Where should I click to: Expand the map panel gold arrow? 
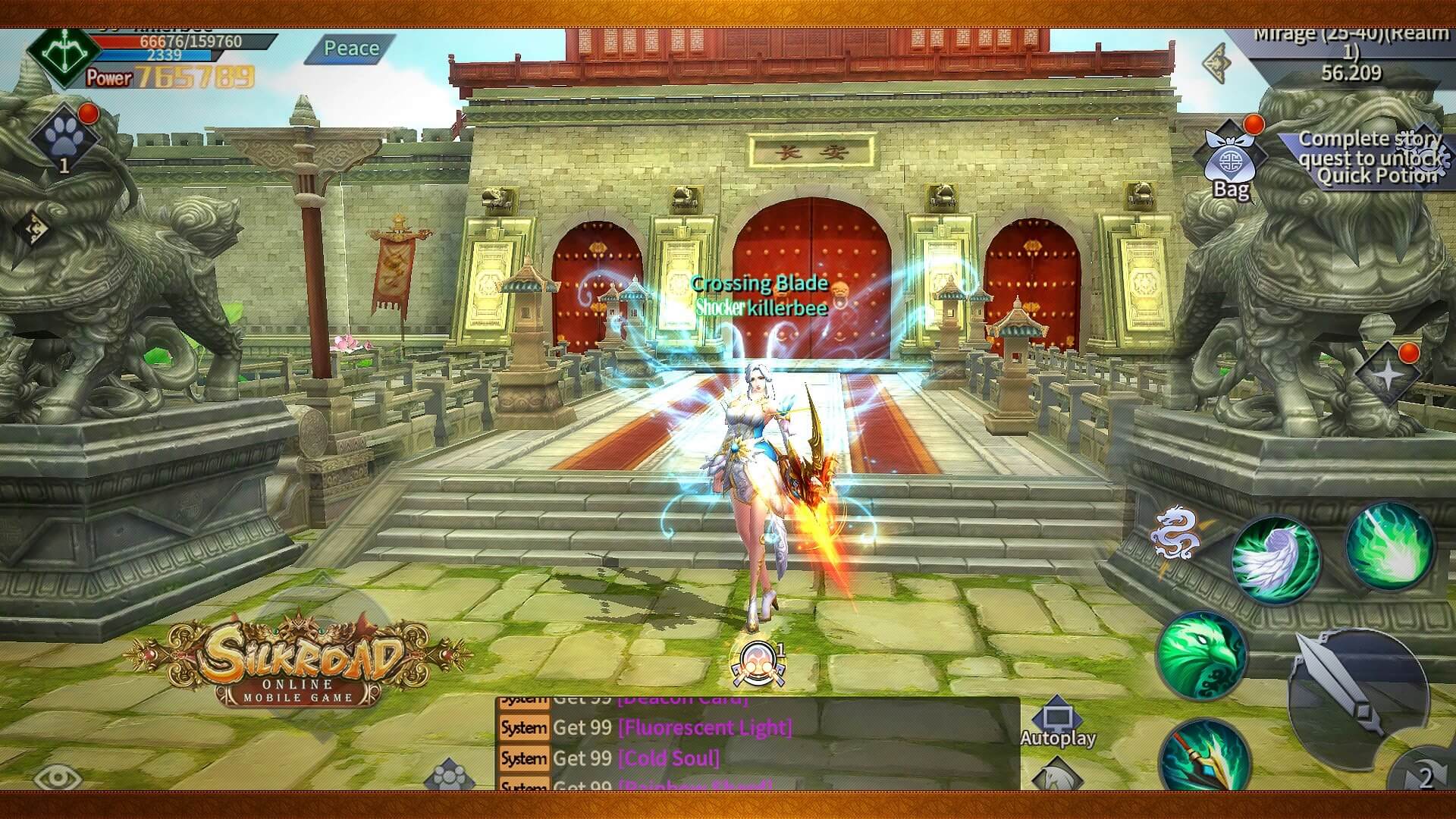(x=1218, y=61)
